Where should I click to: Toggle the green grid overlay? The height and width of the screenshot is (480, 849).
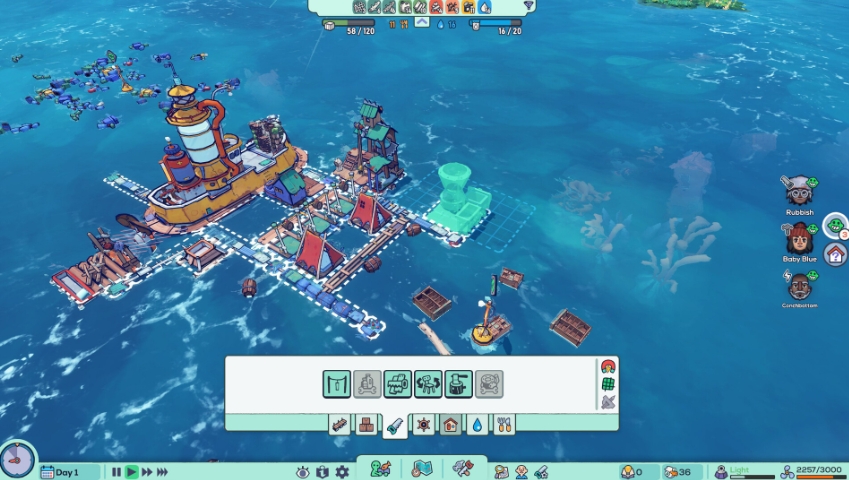(607, 384)
